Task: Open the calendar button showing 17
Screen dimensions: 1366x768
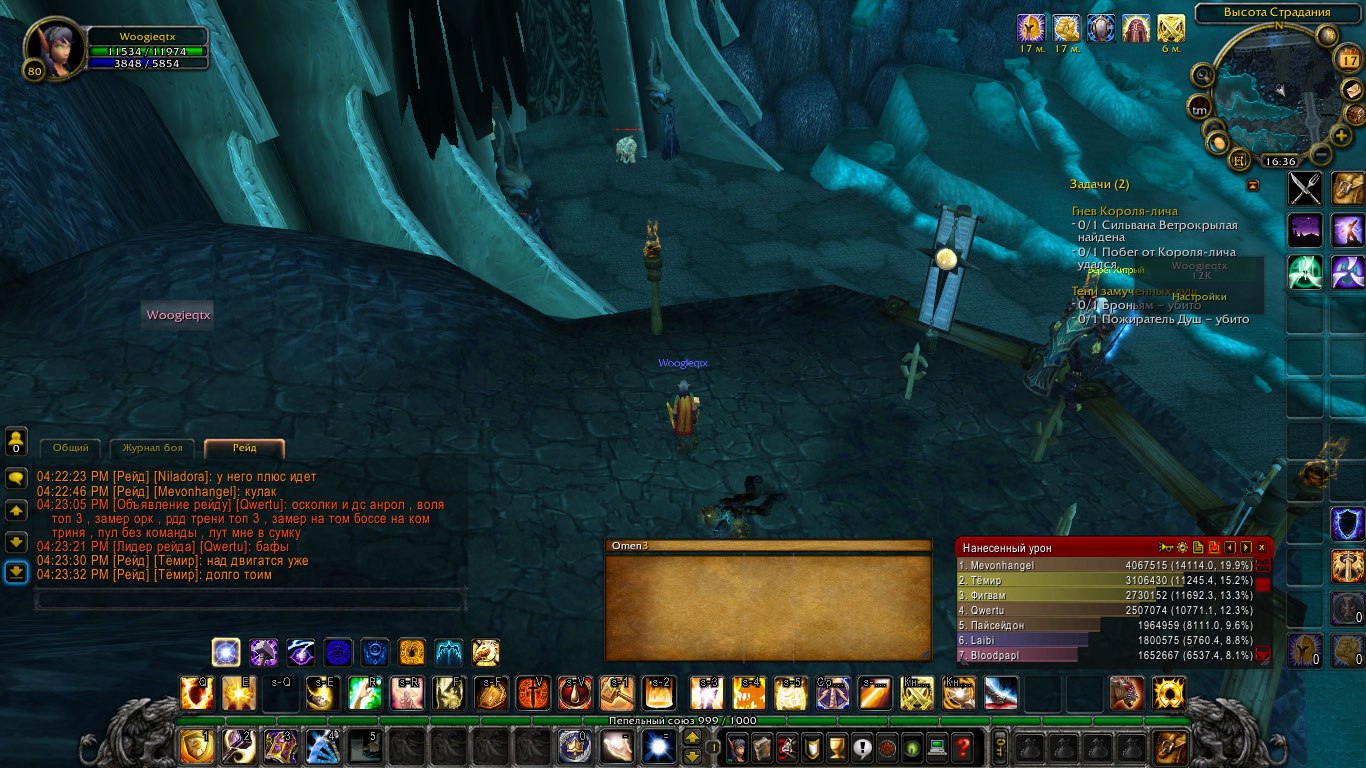Action: [1346, 60]
